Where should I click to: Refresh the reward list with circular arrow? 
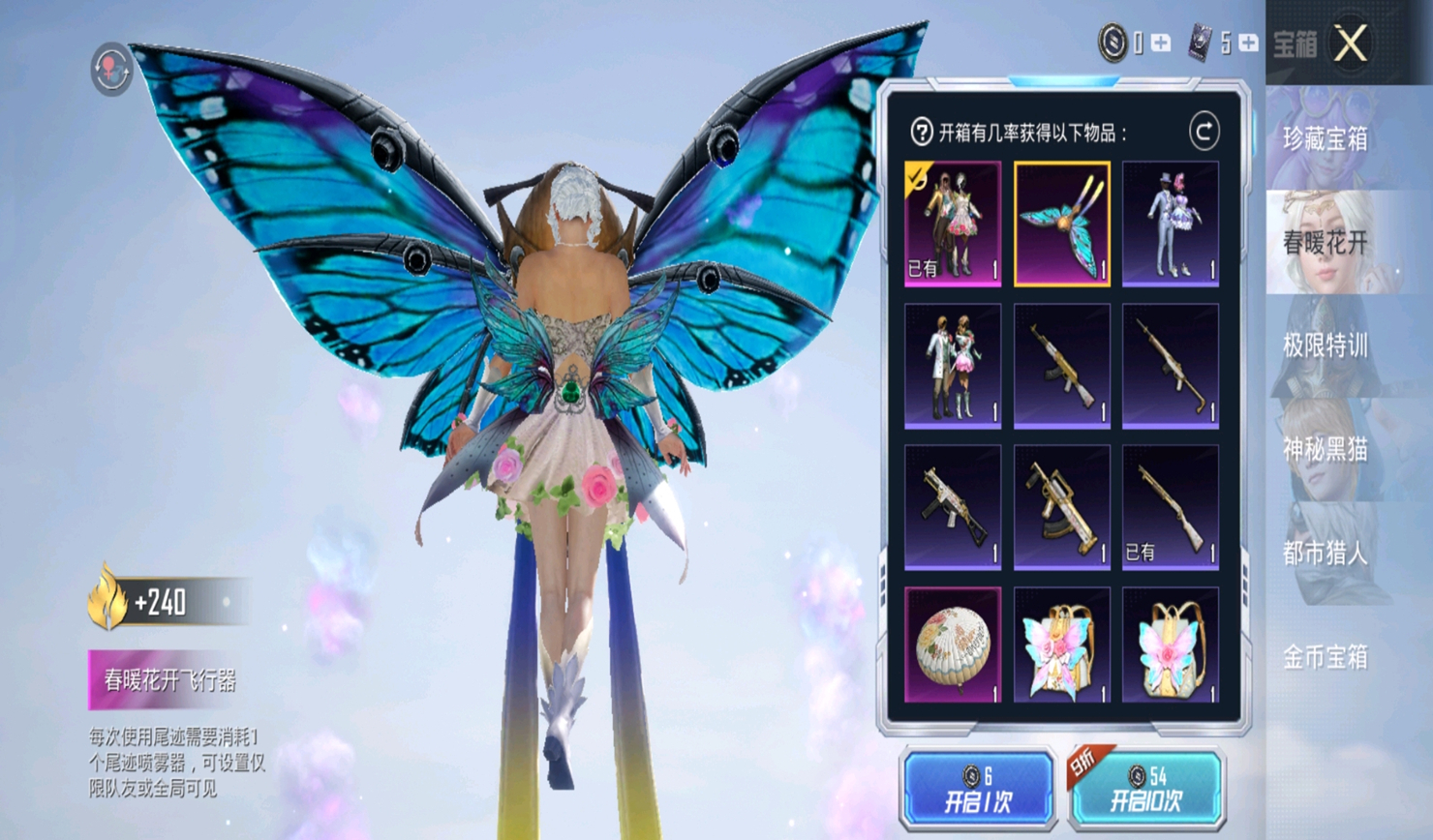coord(1204,132)
